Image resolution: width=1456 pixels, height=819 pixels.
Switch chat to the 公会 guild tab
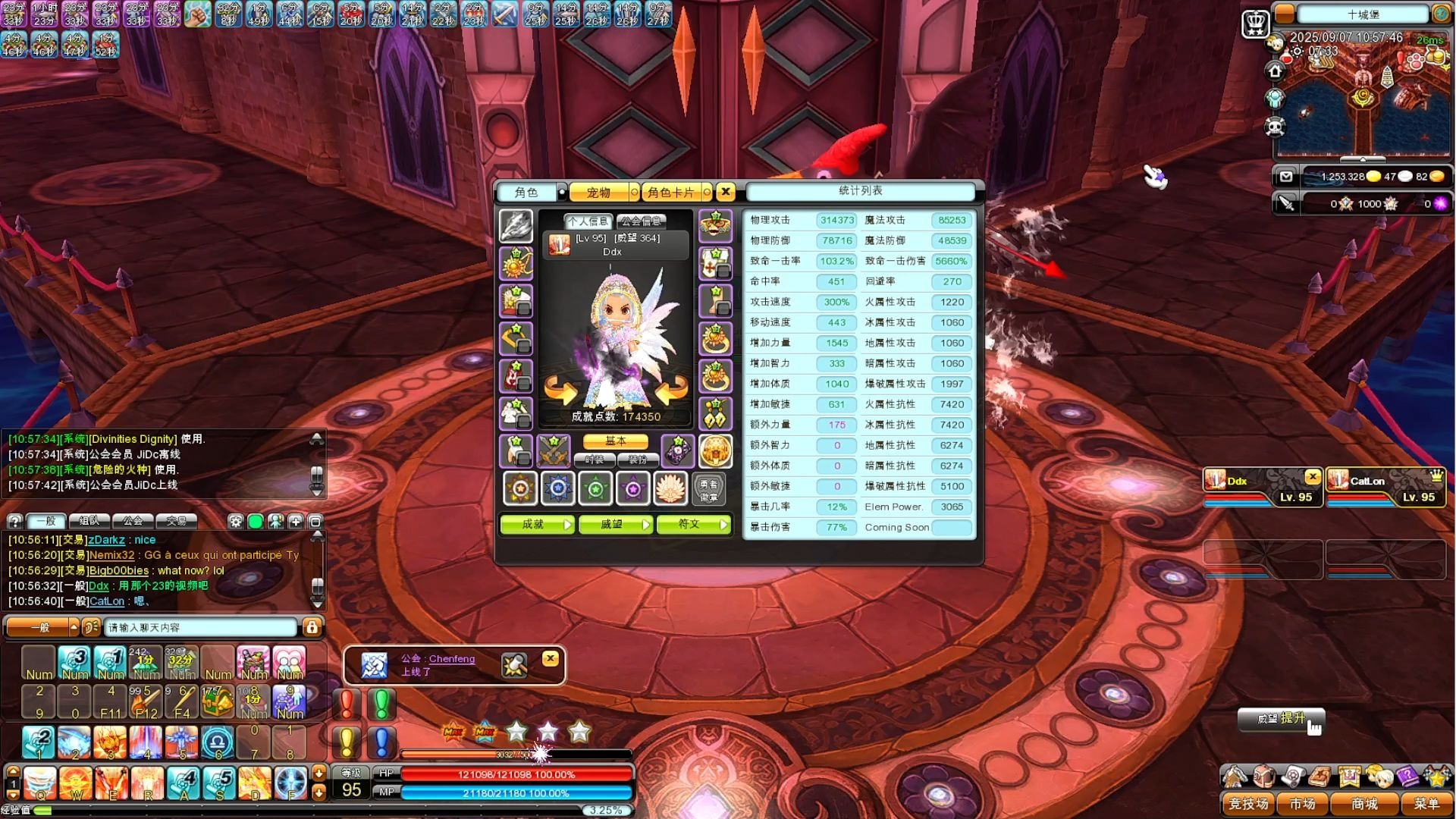tap(133, 521)
